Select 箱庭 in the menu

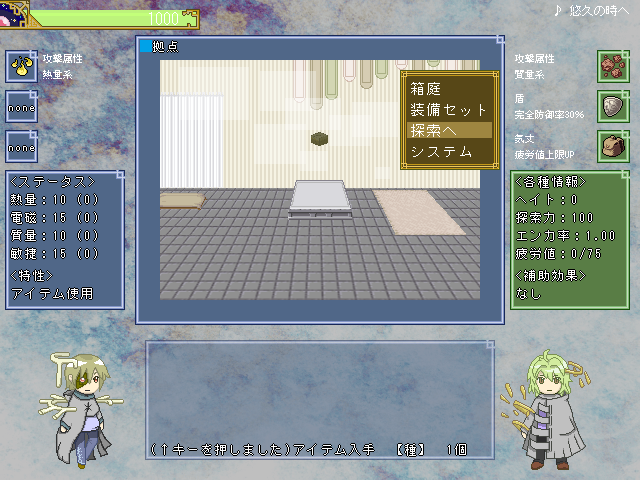click(x=426, y=89)
